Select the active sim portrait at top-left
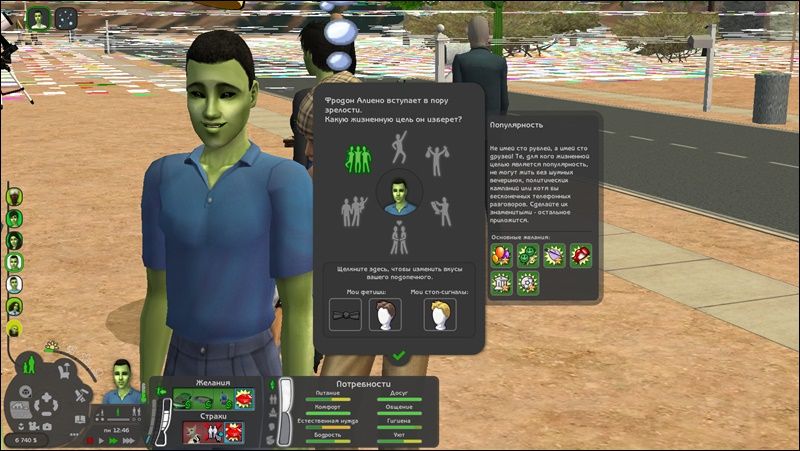Viewport: 800px width, 451px height. 39,17
